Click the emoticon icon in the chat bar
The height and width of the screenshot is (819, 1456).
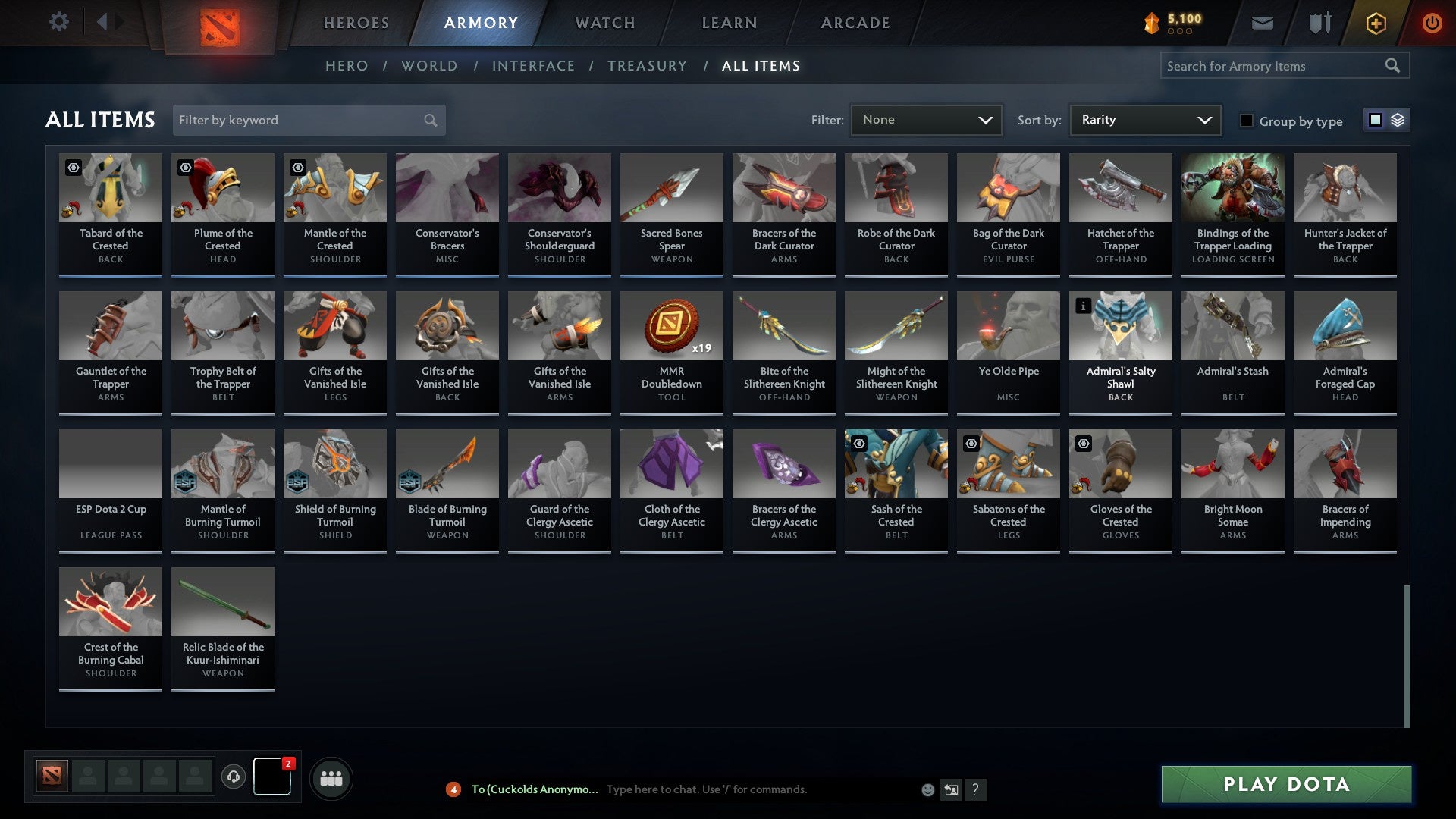pyautogui.click(x=927, y=789)
